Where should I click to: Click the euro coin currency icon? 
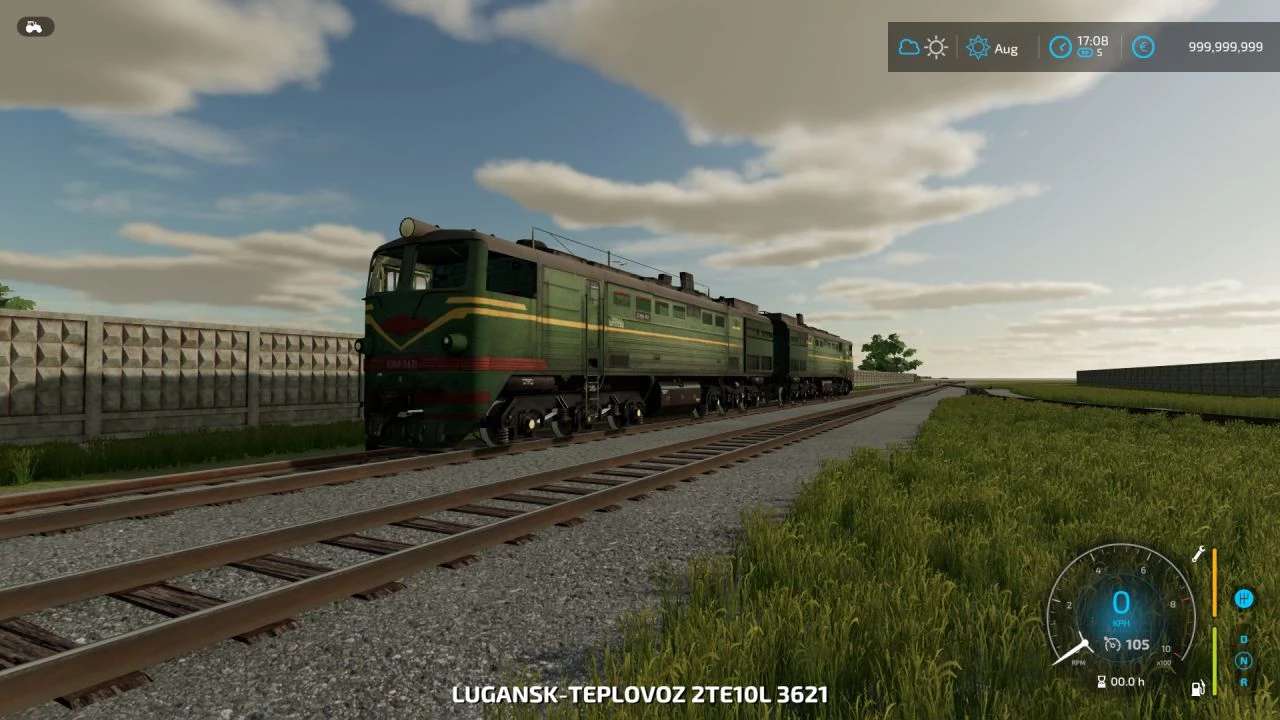tap(1142, 47)
